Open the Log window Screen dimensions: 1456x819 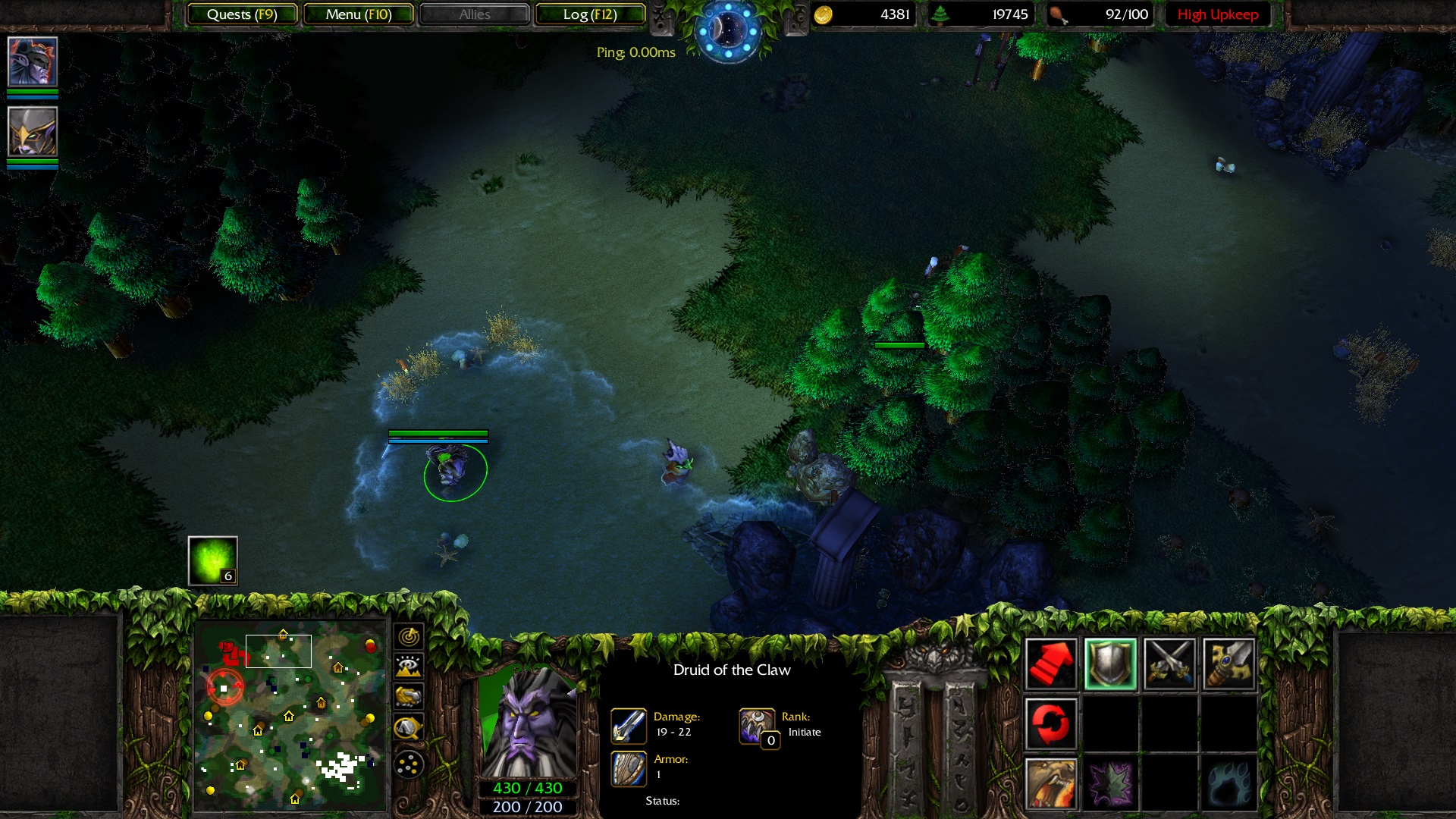pos(588,14)
